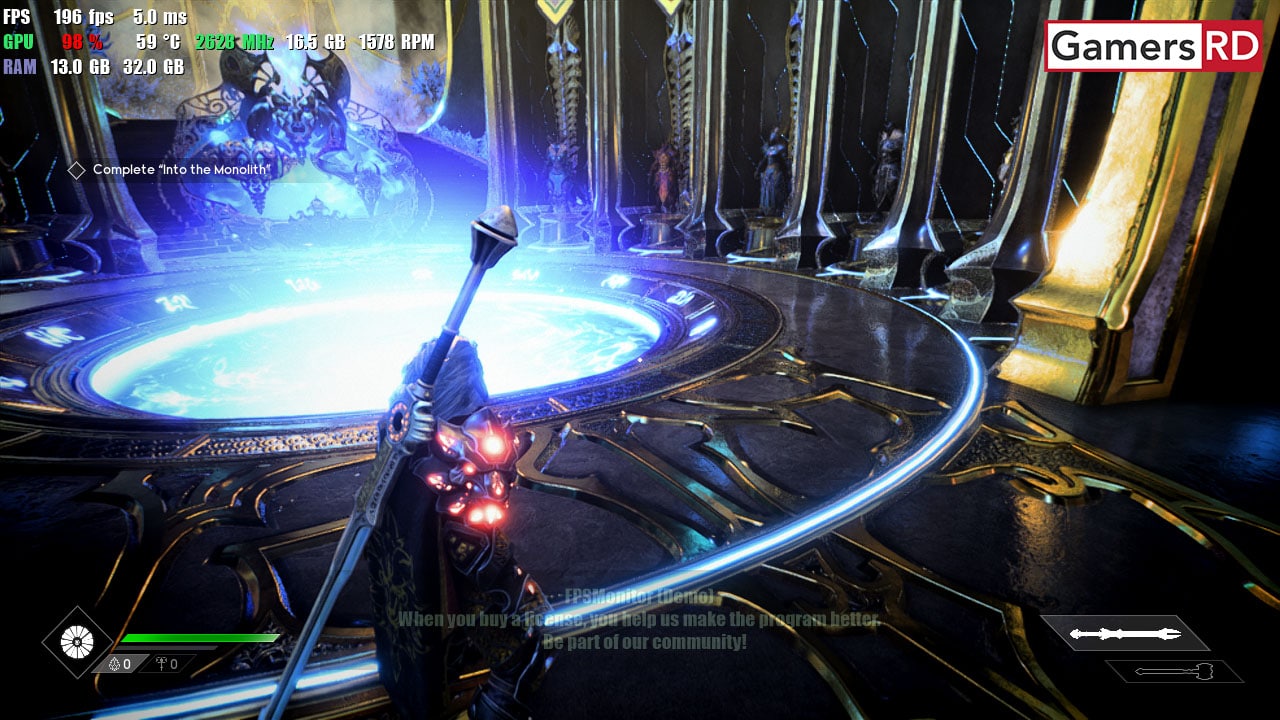Viewport: 1280px width, 720px height.
Task: Click the GamersRD watermark logo
Action: point(1154,46)
